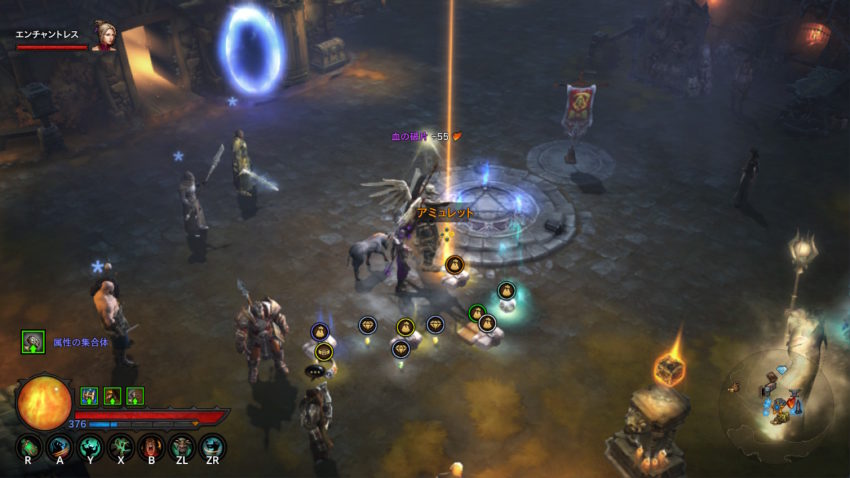Pick up the アミュレット loot label
Viewport: 850px width, 478px height.
point(445,213)
